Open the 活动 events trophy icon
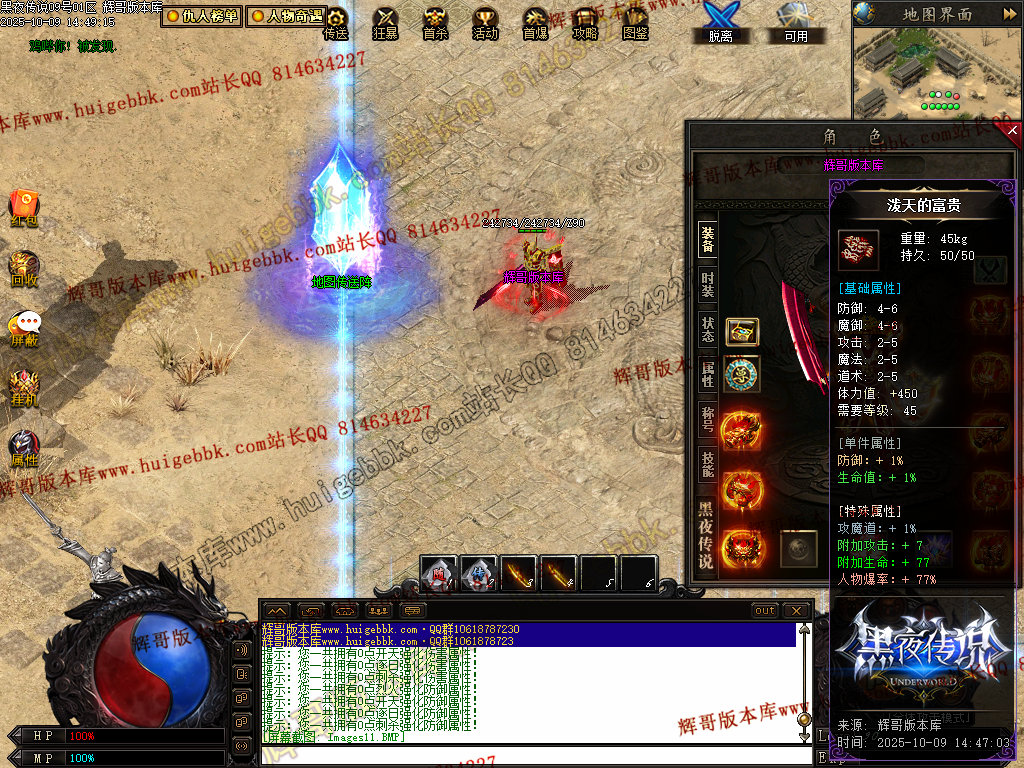Screen dimensions: 1024x768 click(485, 23)
